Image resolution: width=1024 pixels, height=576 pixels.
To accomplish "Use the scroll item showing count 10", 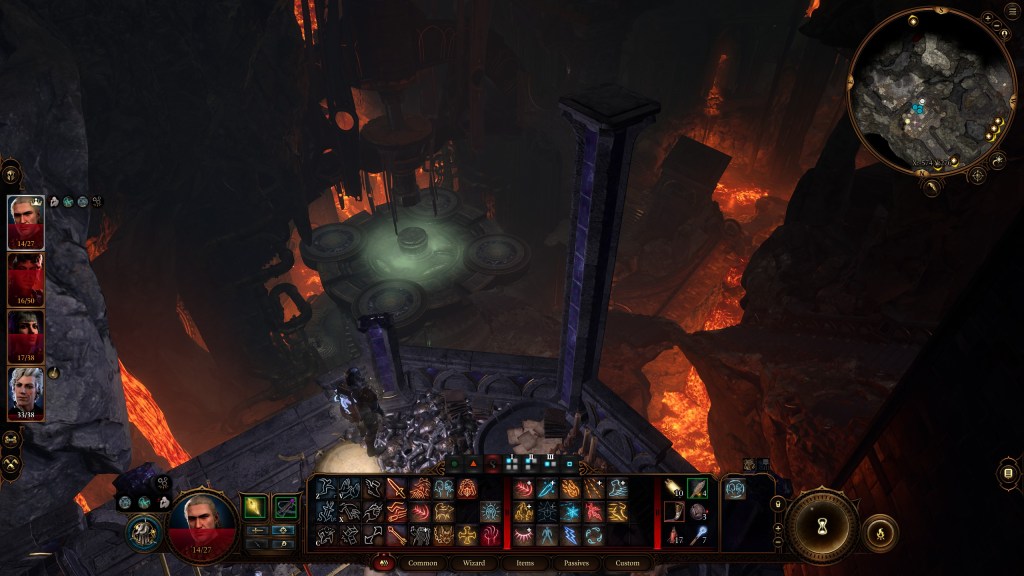I will pyautogui.click(x=674, y=488).
